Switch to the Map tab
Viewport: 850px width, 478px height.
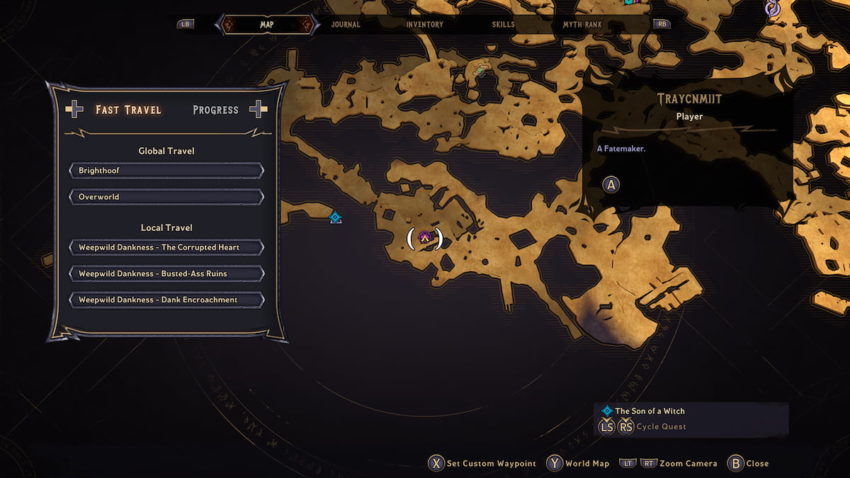tap(266, 24)
